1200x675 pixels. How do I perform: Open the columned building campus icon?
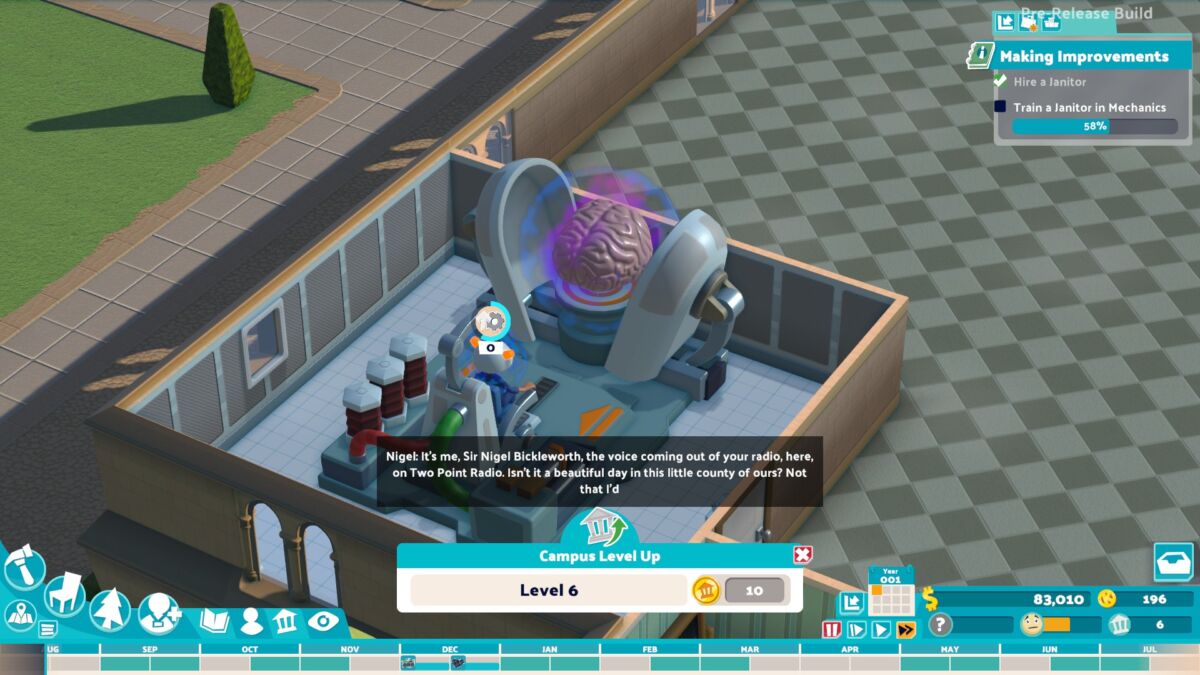(x=286, y=621)
